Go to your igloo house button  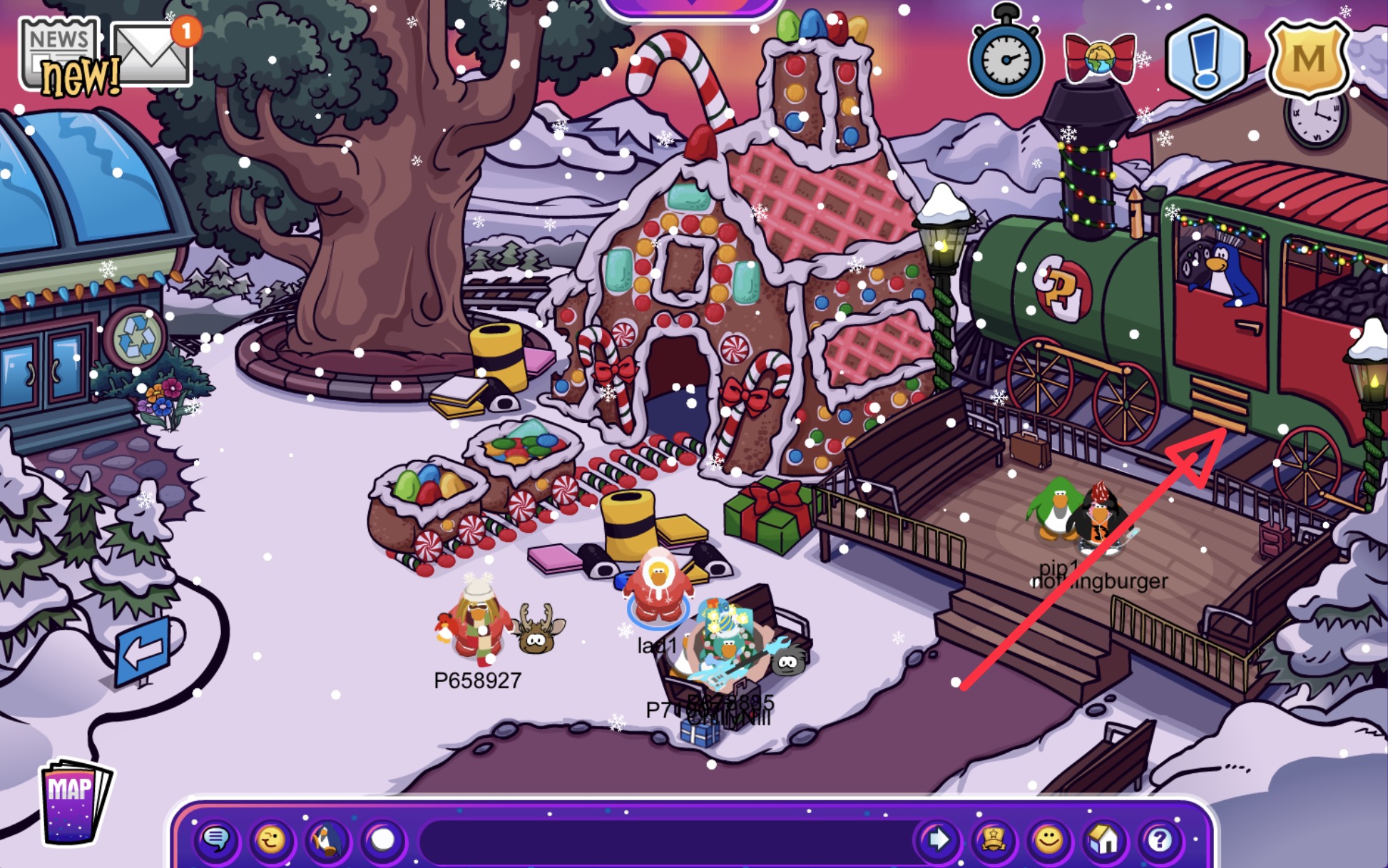(1103, 840)
